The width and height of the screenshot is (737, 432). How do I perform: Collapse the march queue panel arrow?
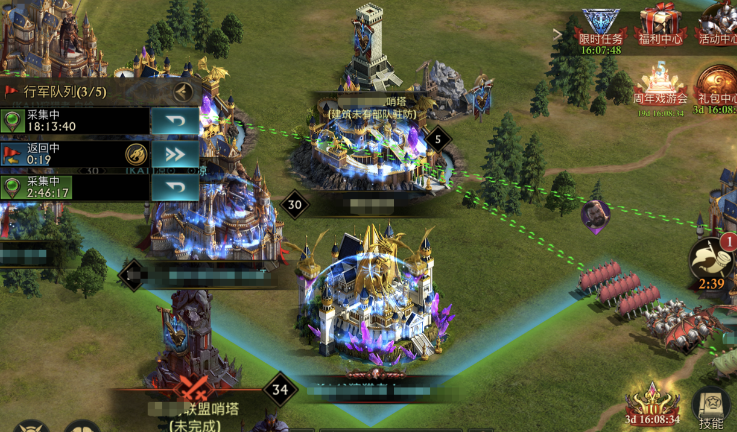pyautogui.click(x=183, y=91)
